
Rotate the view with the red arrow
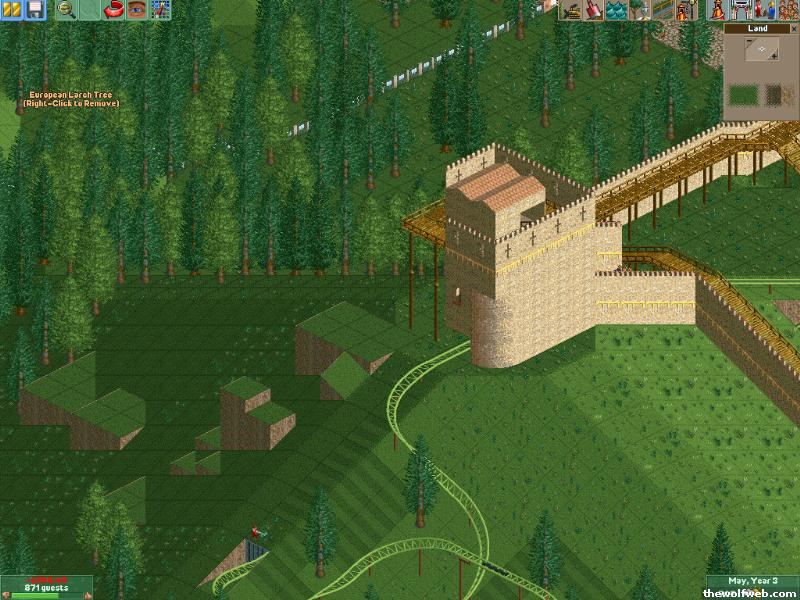pyautogui.click(x=113, y=10)
